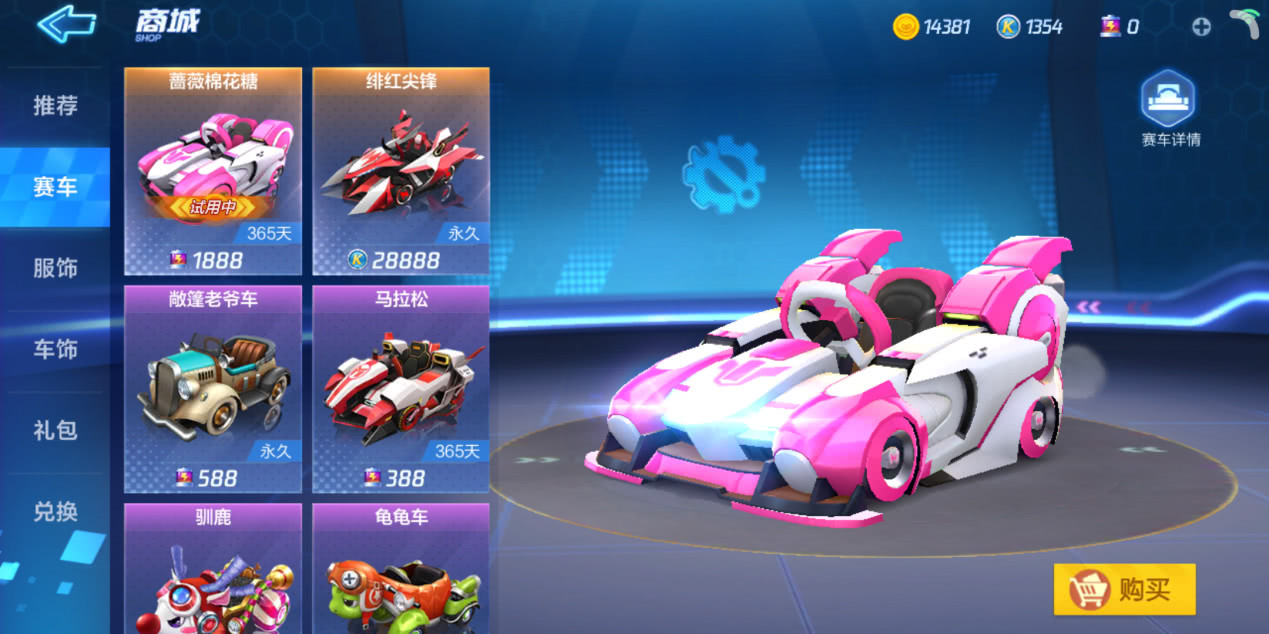This screenshot has height=634, width=1269.
Task: Select the 马拉松 car card
Action: (401, 388)
